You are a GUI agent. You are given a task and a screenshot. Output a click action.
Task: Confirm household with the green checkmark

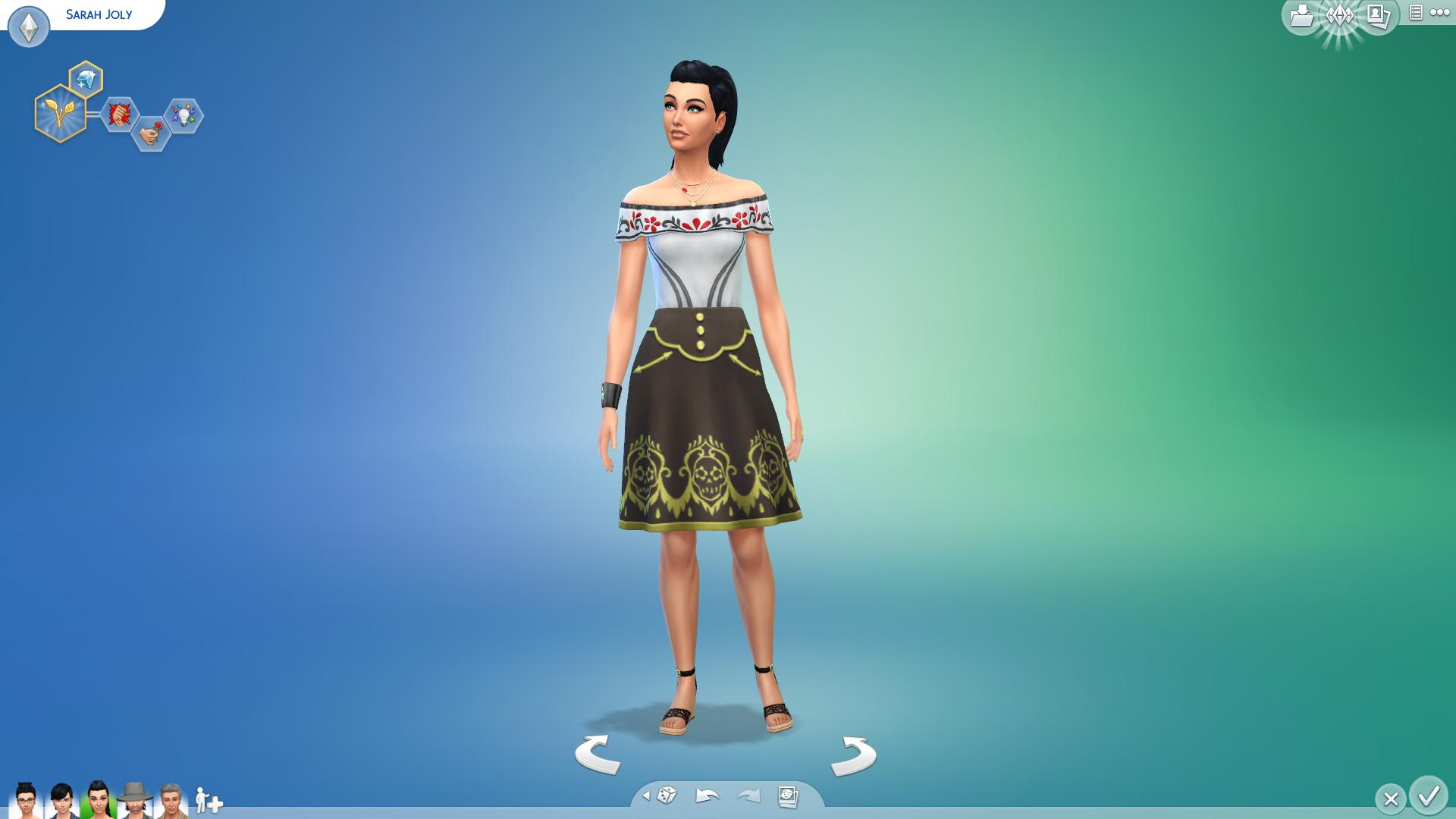pyautogui.click(x=1429, y=796)
